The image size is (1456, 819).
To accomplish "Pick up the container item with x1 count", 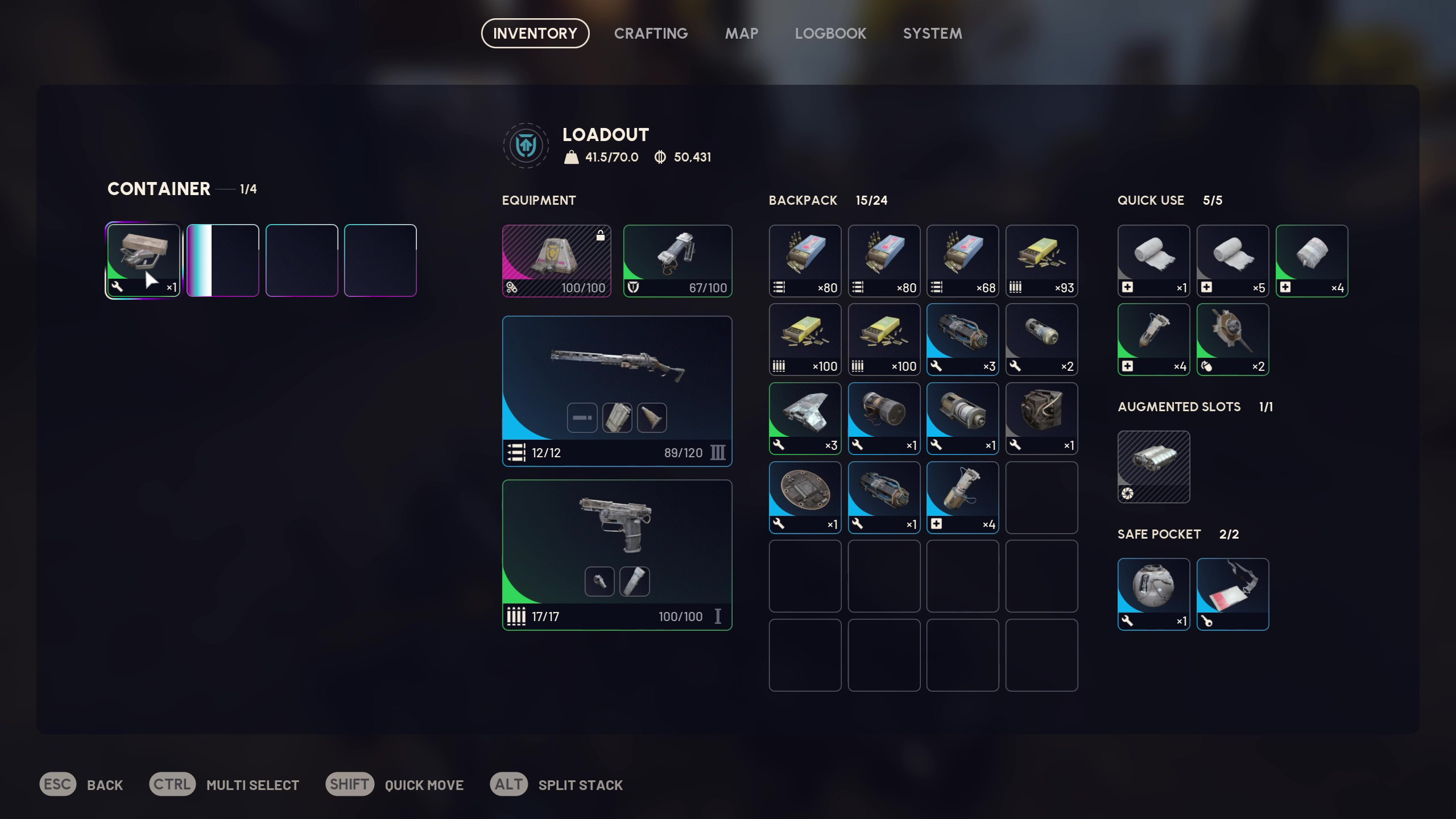I will tap(143, 260).
